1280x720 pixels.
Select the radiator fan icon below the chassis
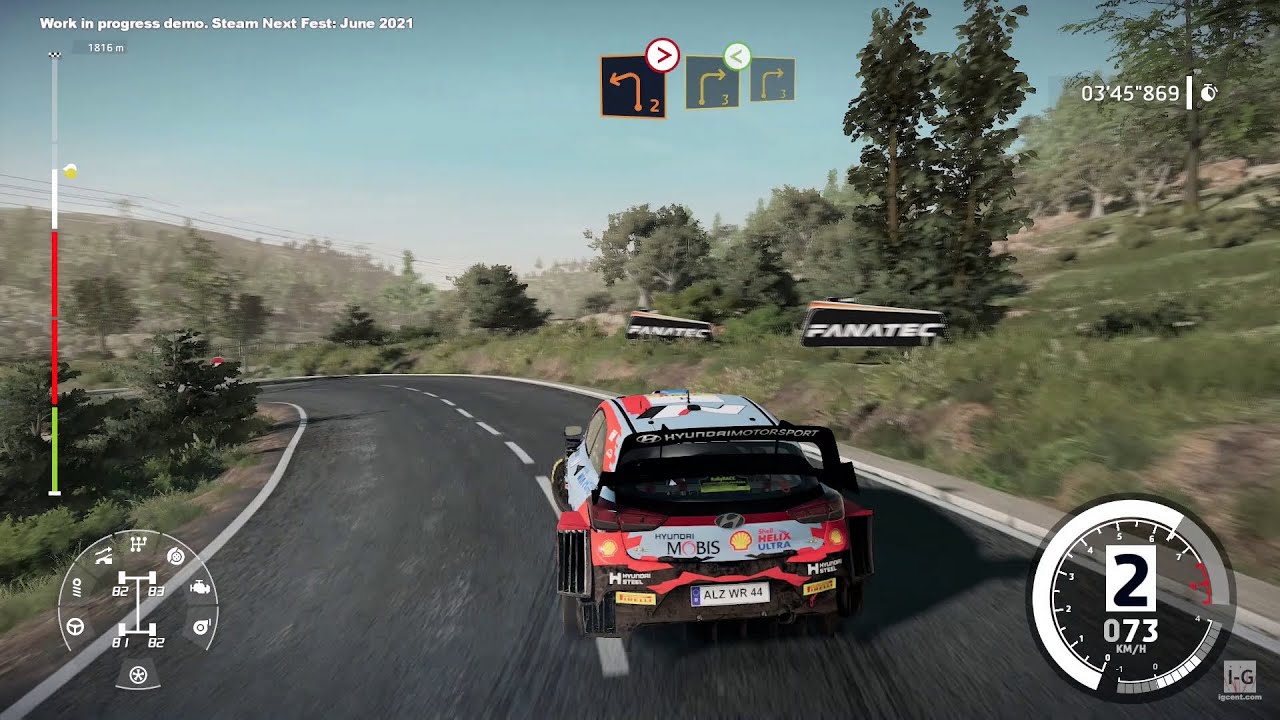pyautogui.click(x=139, y=674)
